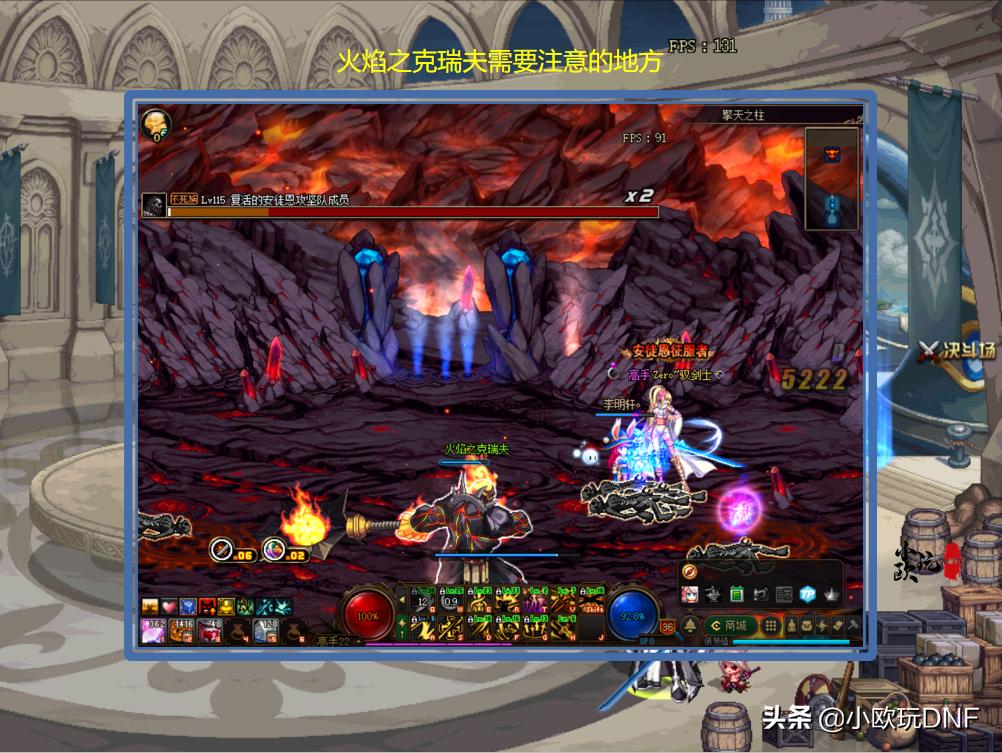Open the silver crown icon
Screen dimensions: 1002x753
pyautogui.click(x=829, y=593)
